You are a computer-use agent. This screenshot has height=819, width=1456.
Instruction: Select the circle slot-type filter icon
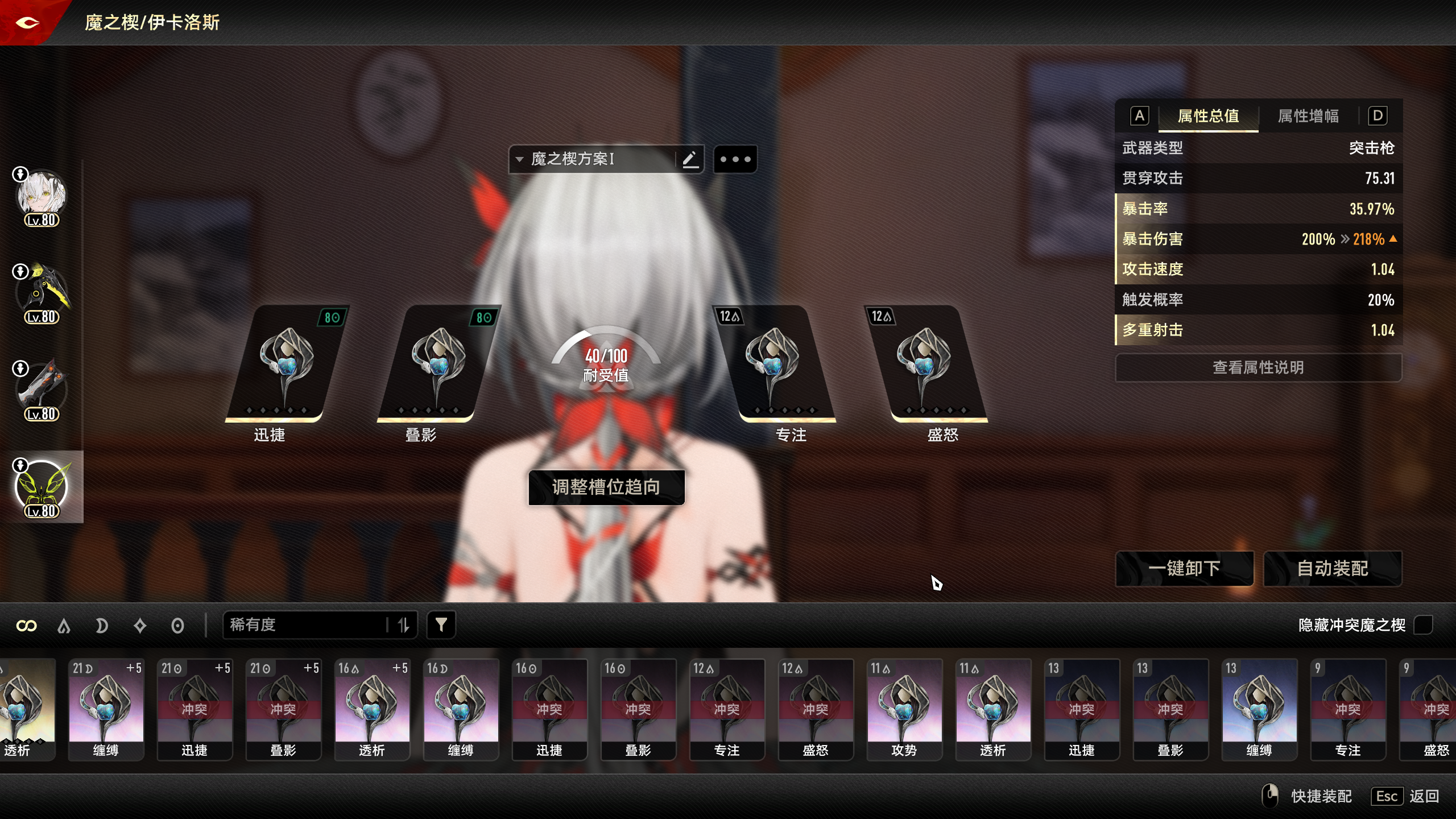coord(177,624)
